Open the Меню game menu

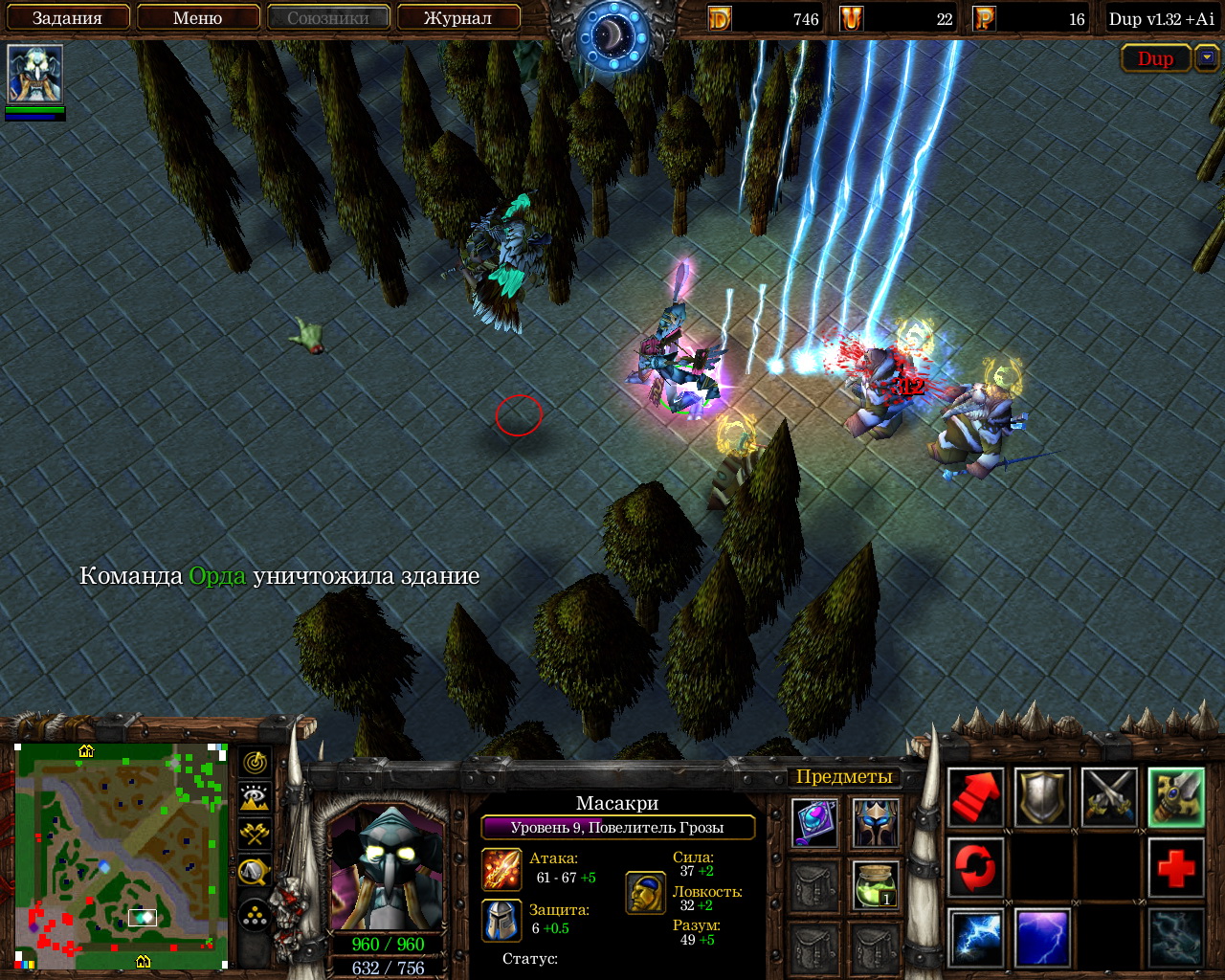coord(198,18)
